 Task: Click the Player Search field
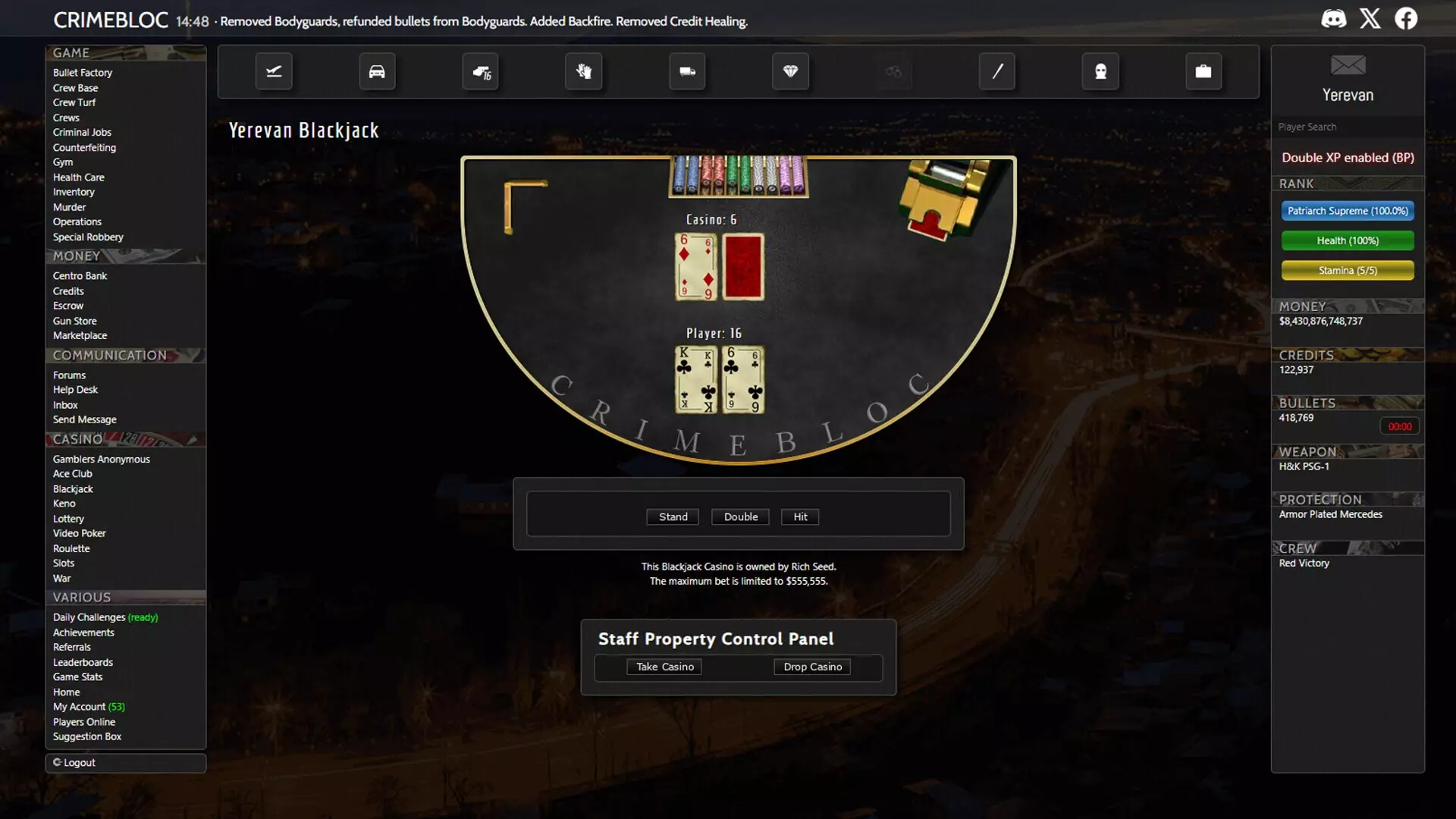[1347, 127]
